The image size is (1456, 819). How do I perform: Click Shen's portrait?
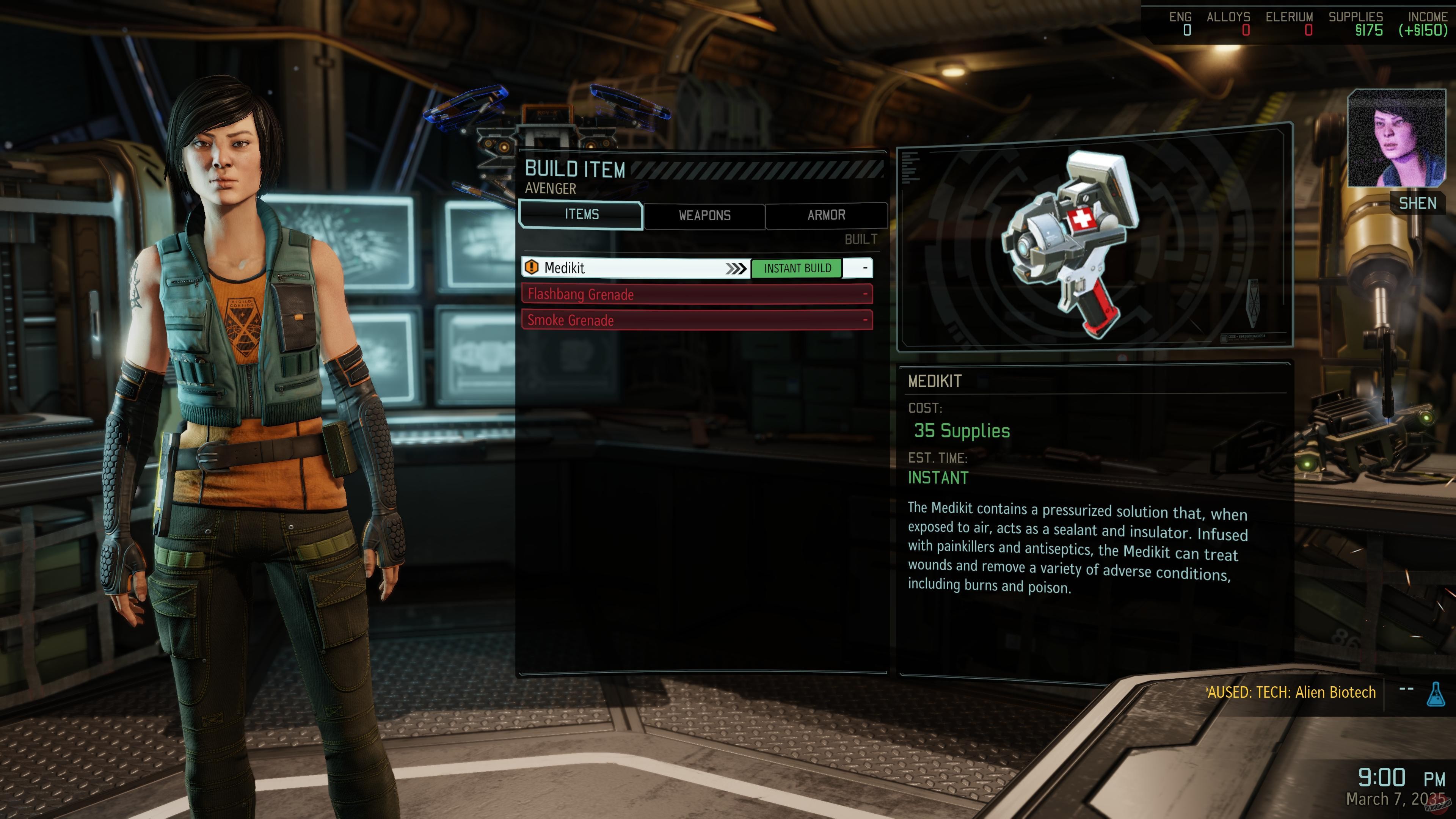(1396, 138)
